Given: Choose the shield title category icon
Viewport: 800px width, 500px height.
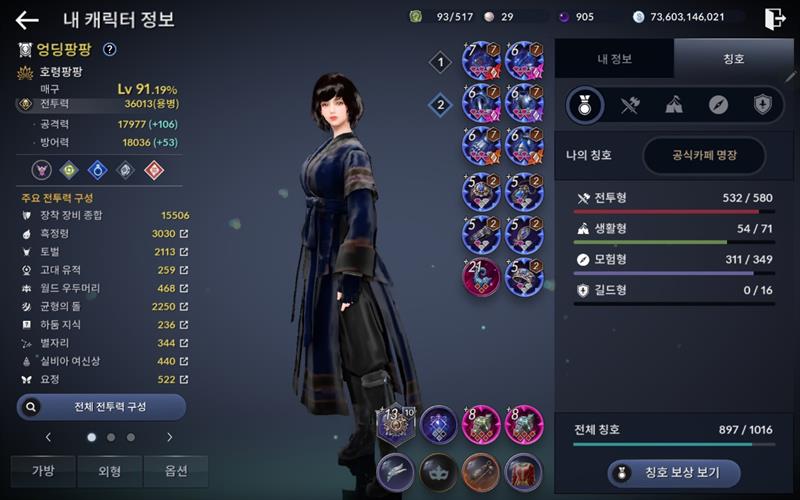Looking at the screenshot, I should (762, 105).
